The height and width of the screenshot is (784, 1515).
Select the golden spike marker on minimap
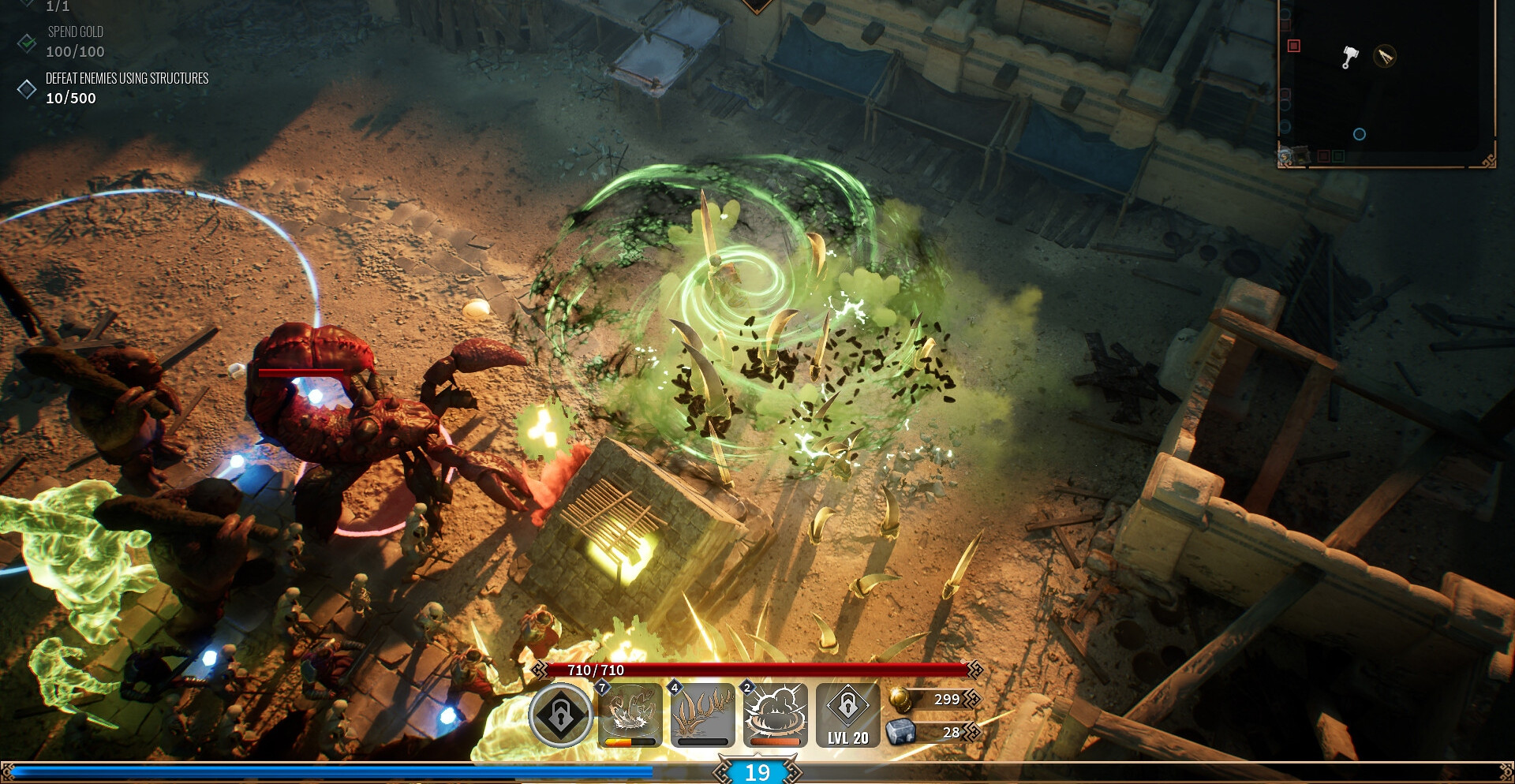pyautogui.click(x=1385, y=56)
